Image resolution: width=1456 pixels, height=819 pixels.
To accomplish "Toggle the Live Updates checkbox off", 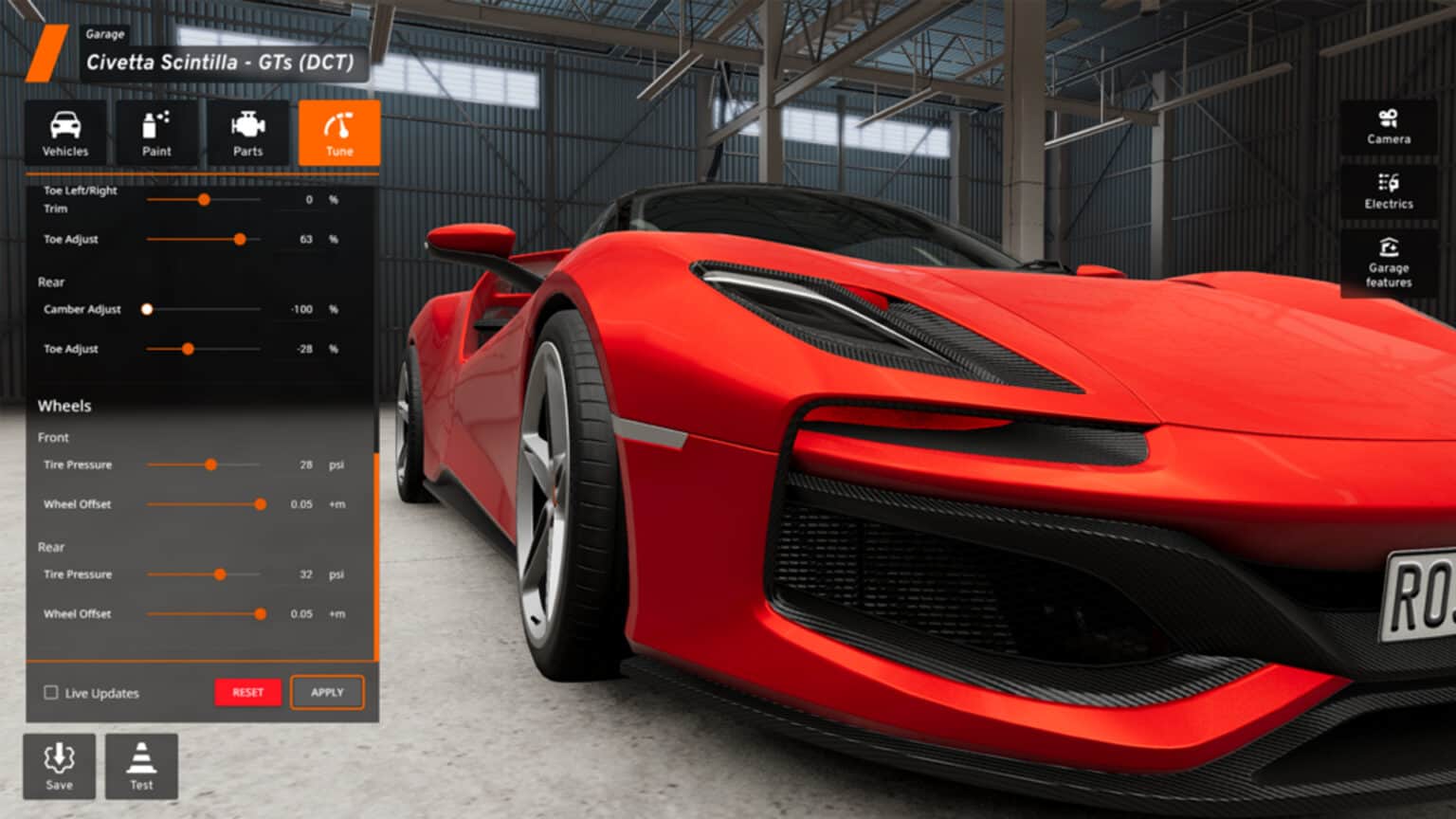I will click(50, 693).
